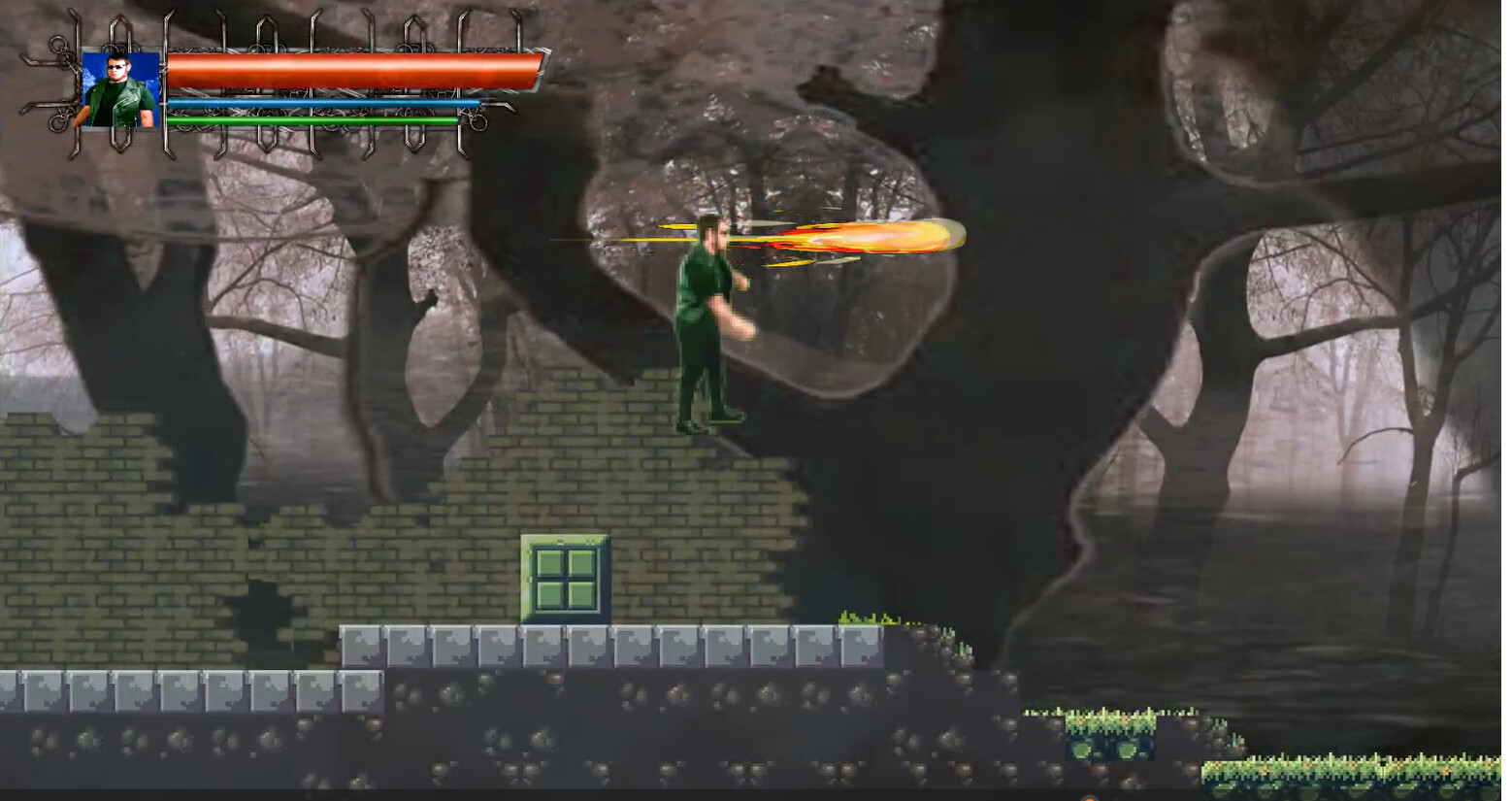Click the red health bar
The height and width of the screenshot is (801, 1512).
(x=349, y=68)
